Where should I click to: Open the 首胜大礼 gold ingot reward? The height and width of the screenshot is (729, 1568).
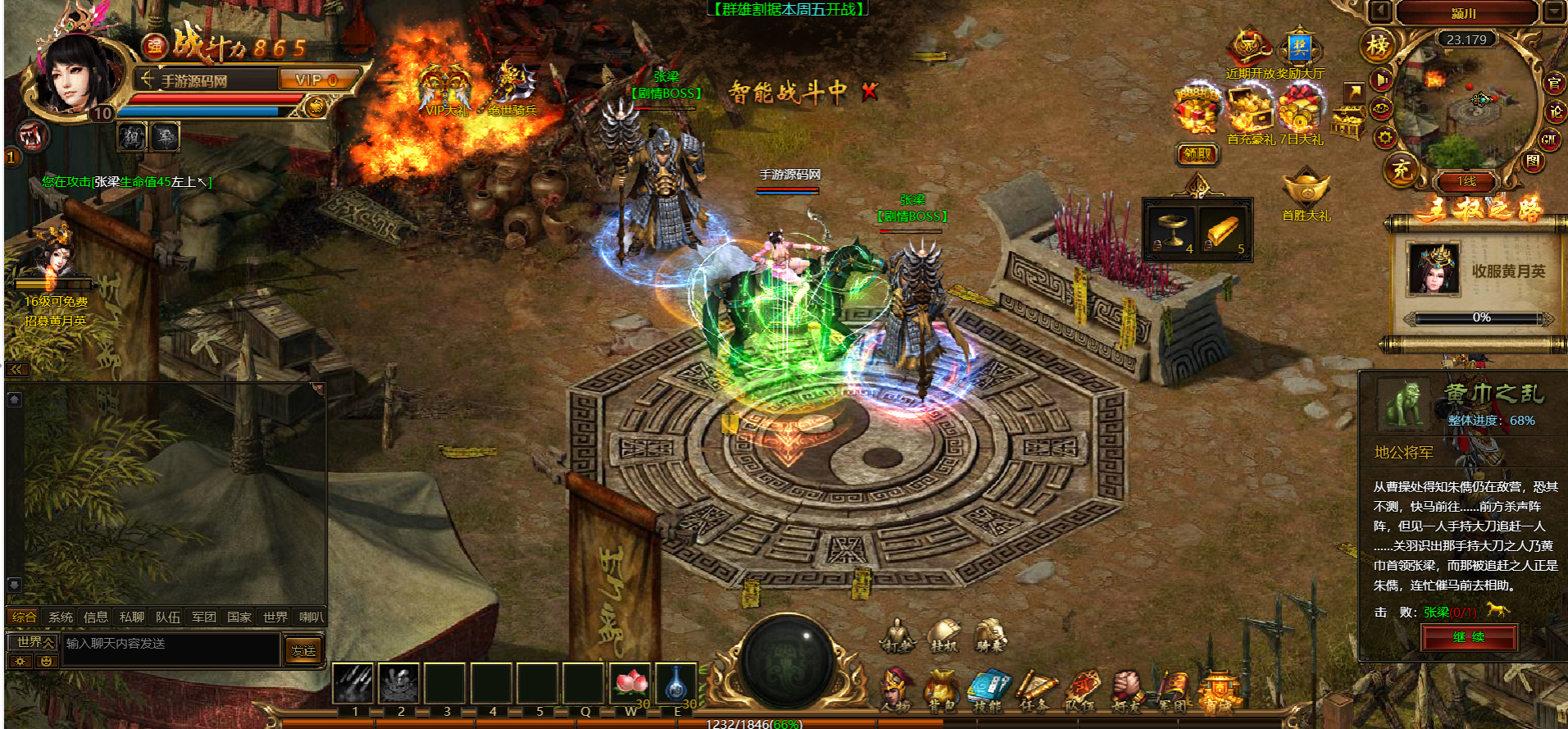1307,190
